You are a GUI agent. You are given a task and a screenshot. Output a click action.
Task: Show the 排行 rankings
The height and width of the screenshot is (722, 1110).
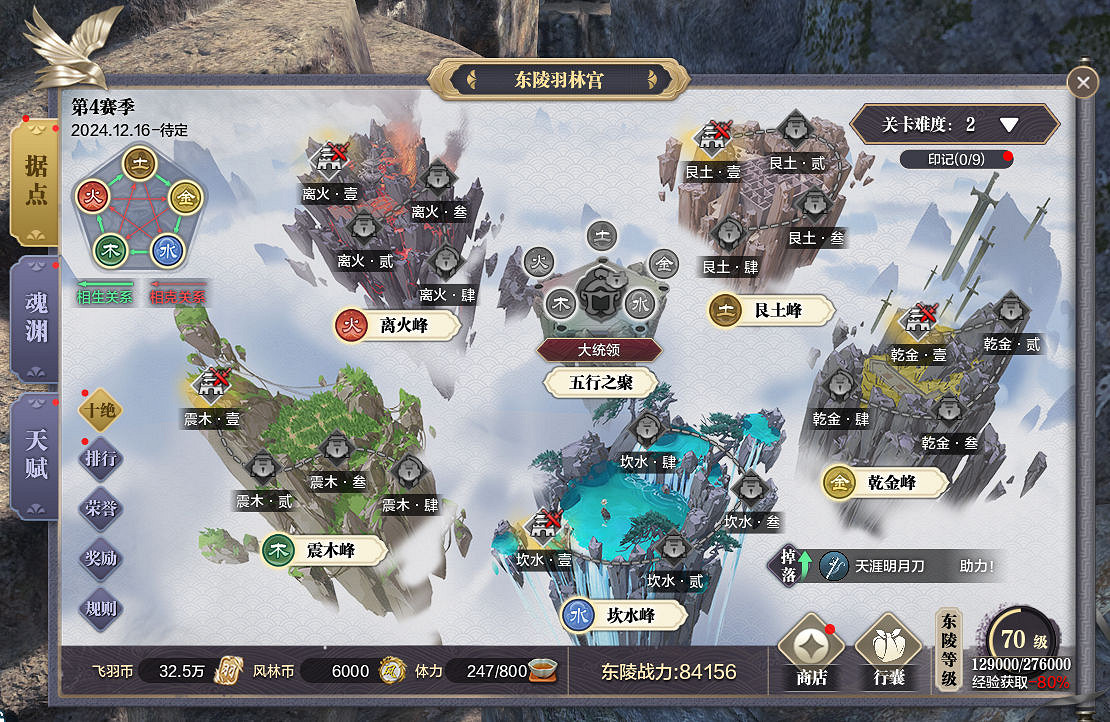(100, 459)
